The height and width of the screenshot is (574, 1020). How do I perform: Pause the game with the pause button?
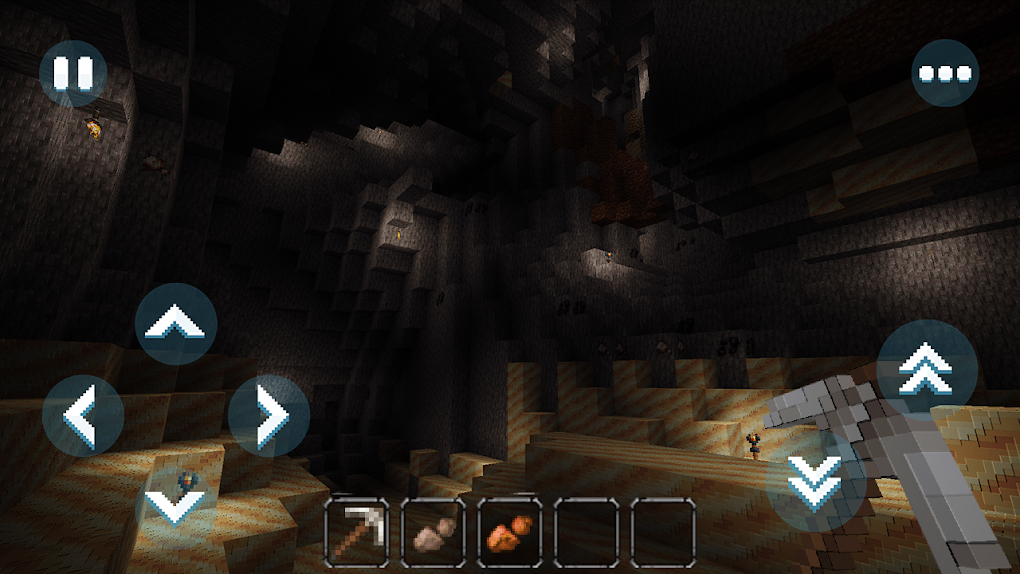coord(73,73)
